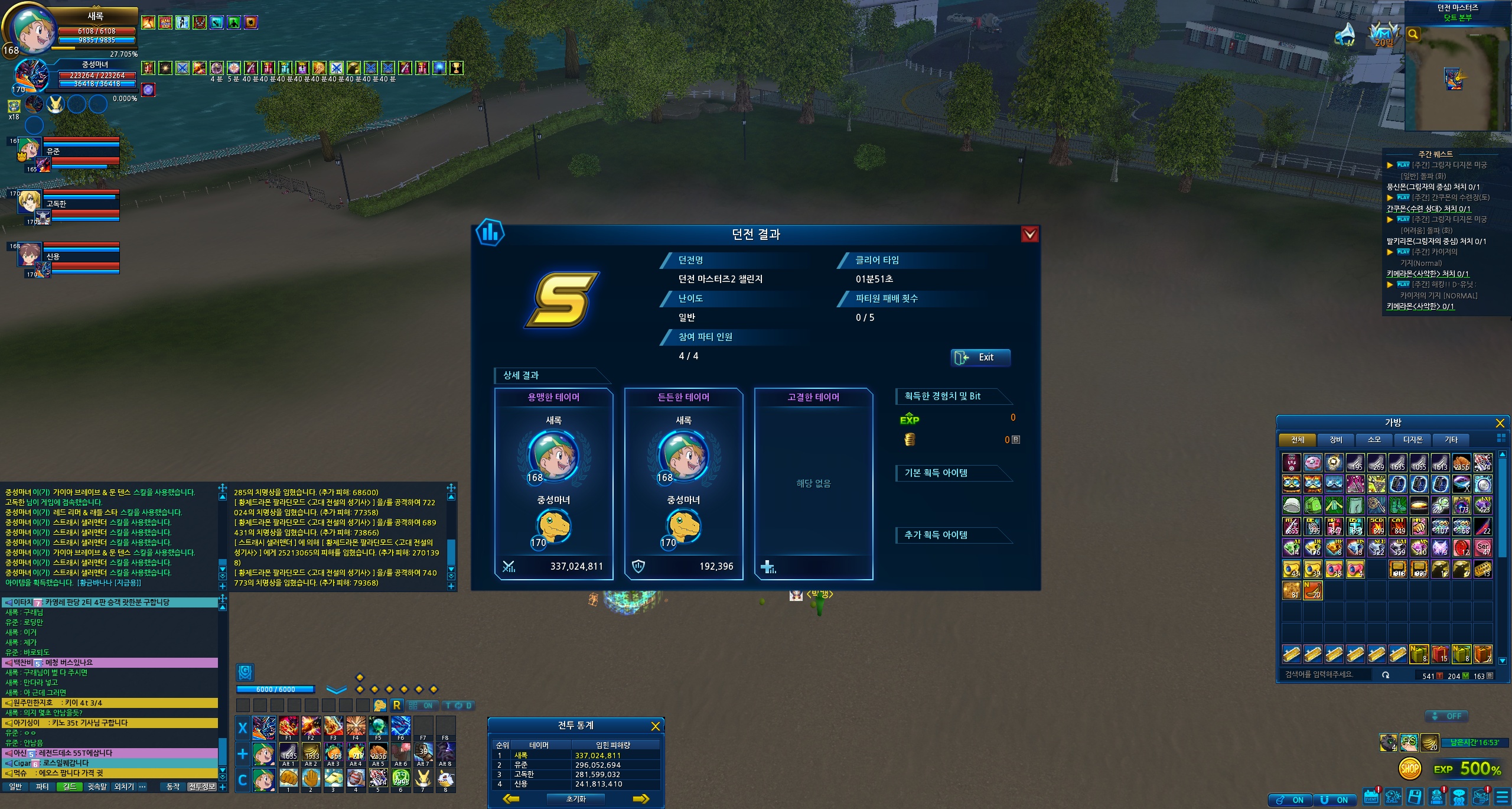Open the 소모 consumables bag tab
1512x809 pixels.
click(x=1374, y=440)
